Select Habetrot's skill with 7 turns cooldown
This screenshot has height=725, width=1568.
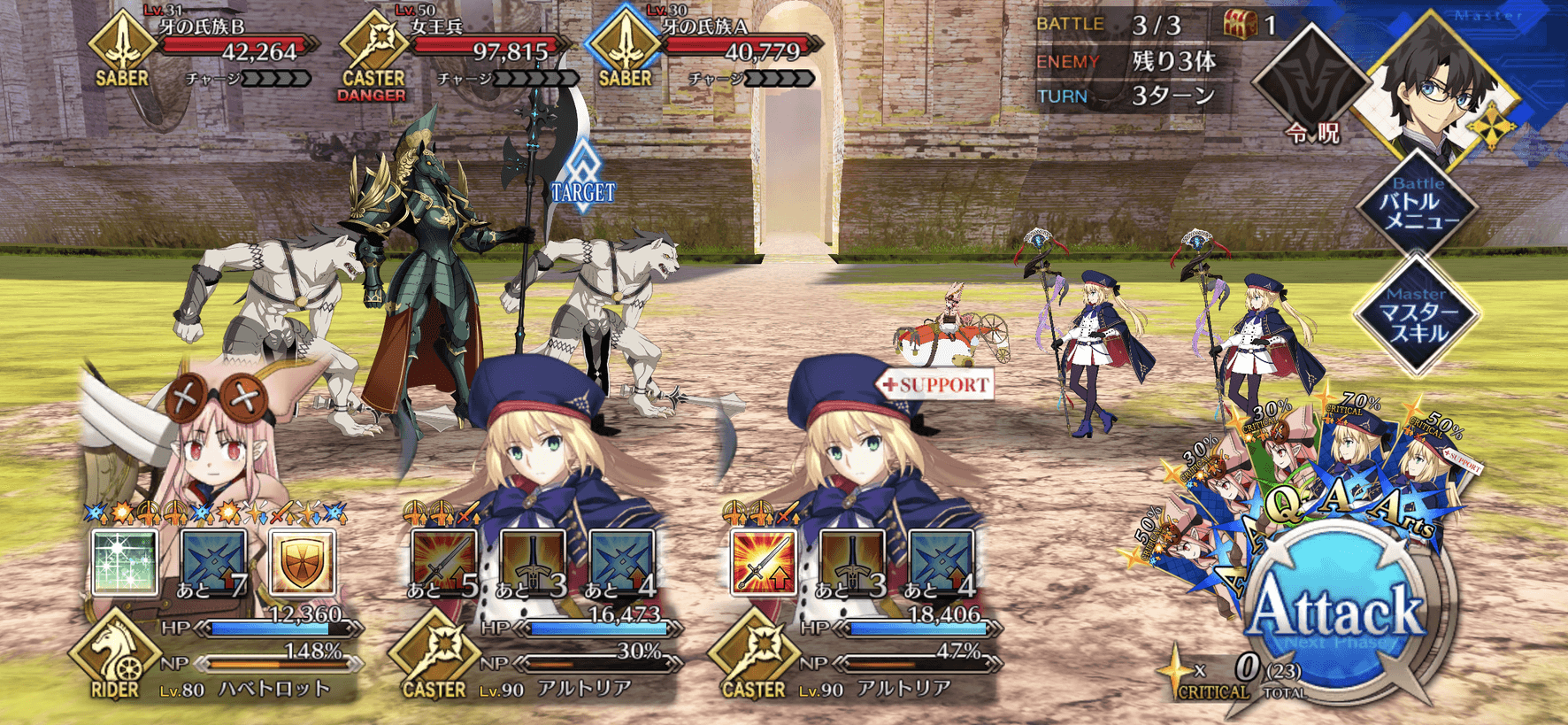(x=214, y=563)
